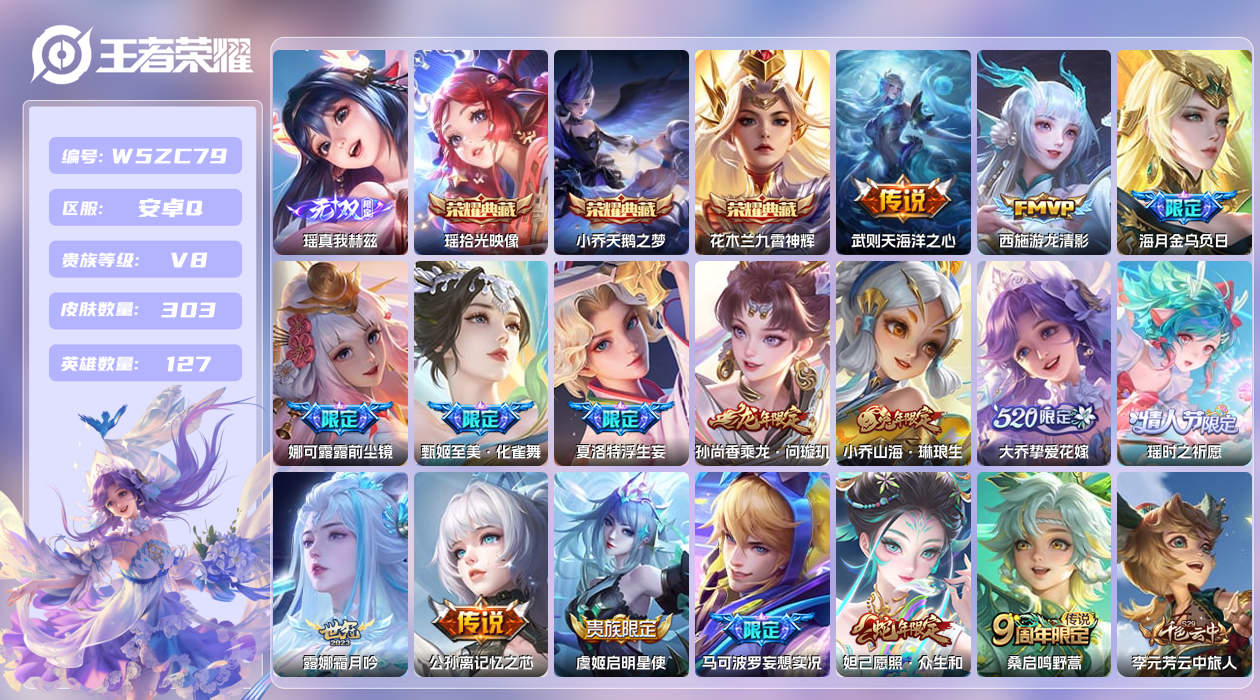Open the 瑶拾光映像 skin thumbnail

click(x=481, y=152)
